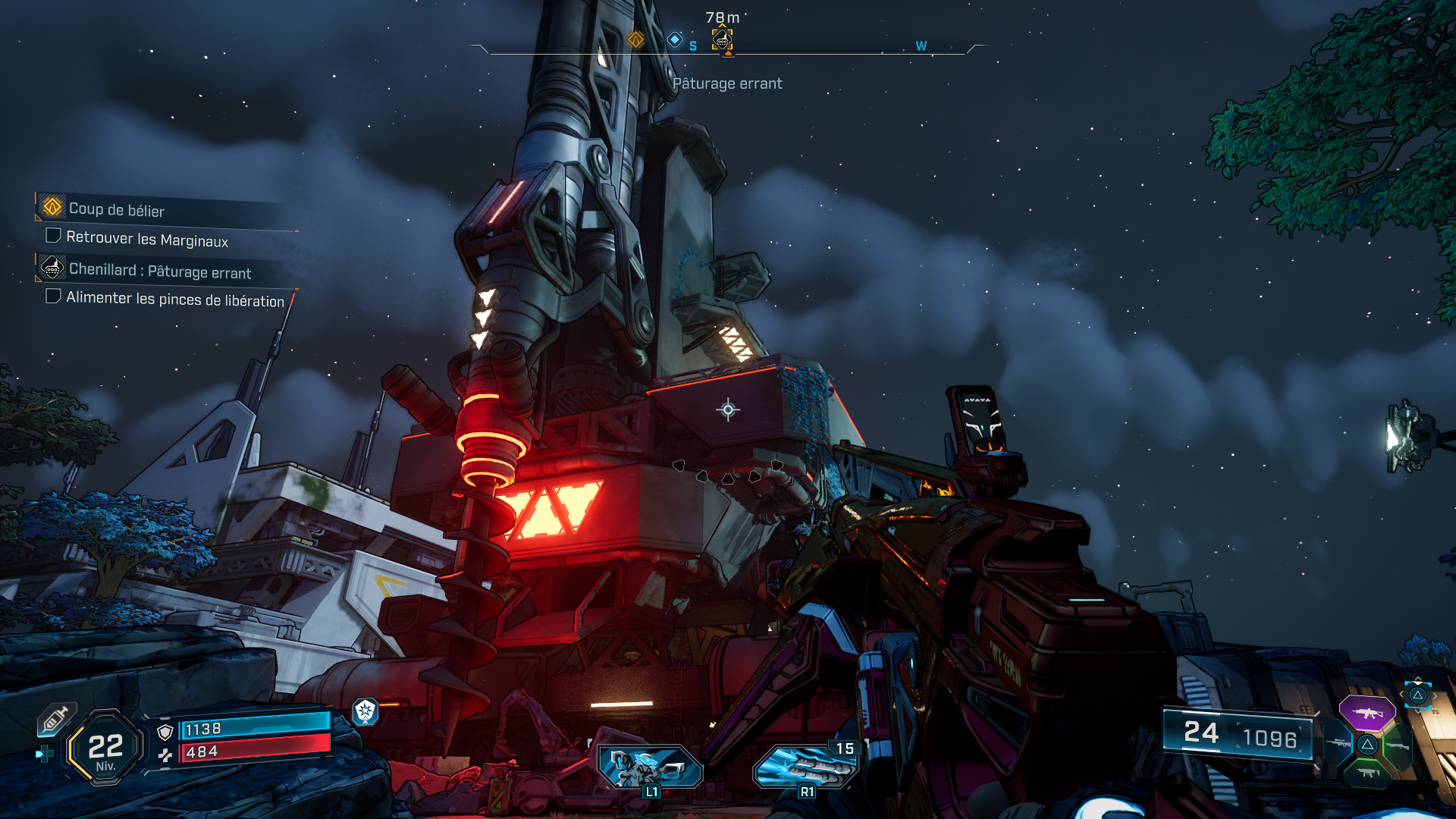Click the tracked Chenillard marker on the compass
The width and height of the screenshot is (1456, 819).
coord(722,39)
